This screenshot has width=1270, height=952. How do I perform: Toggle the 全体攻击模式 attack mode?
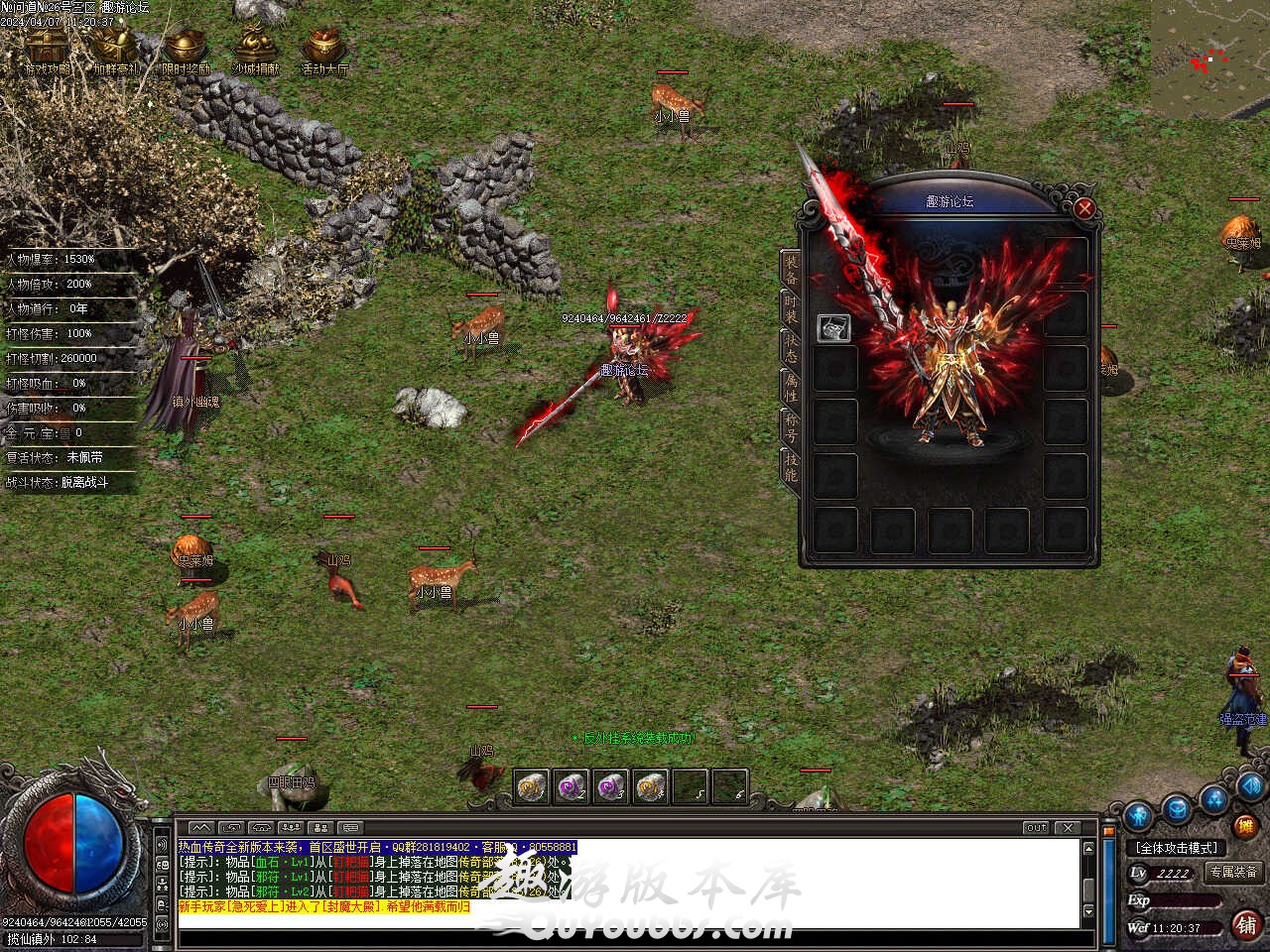1177,848
